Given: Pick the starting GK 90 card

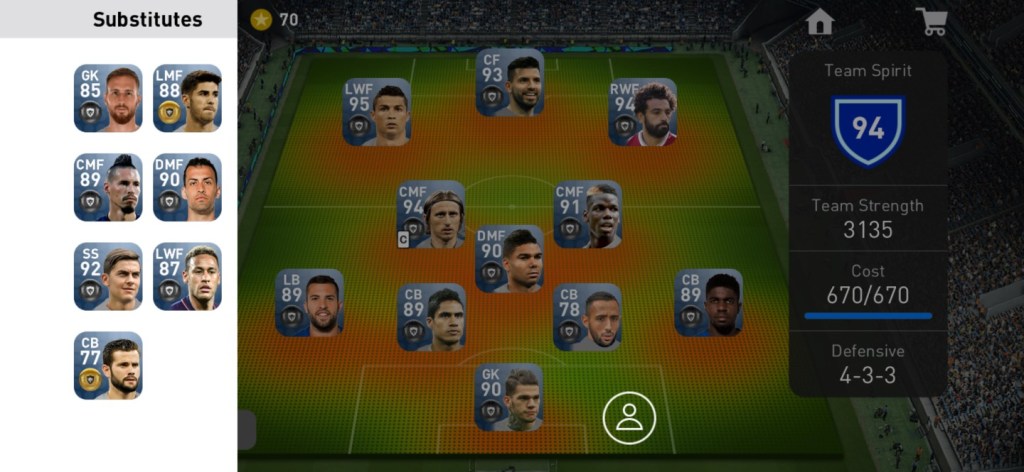Looking at the screenshot, I should (x=509, y=397).
